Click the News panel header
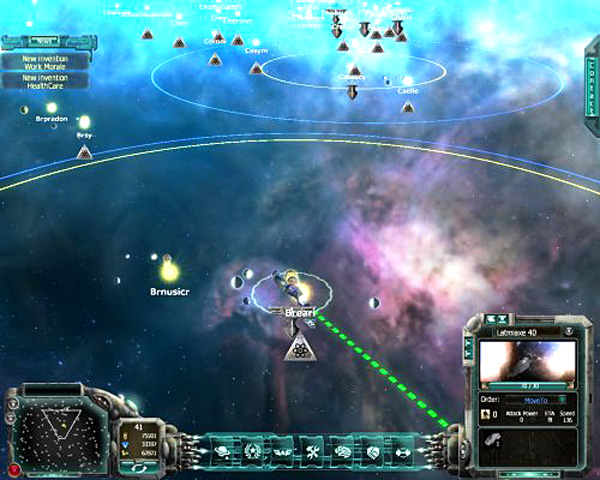 point(45,43)
